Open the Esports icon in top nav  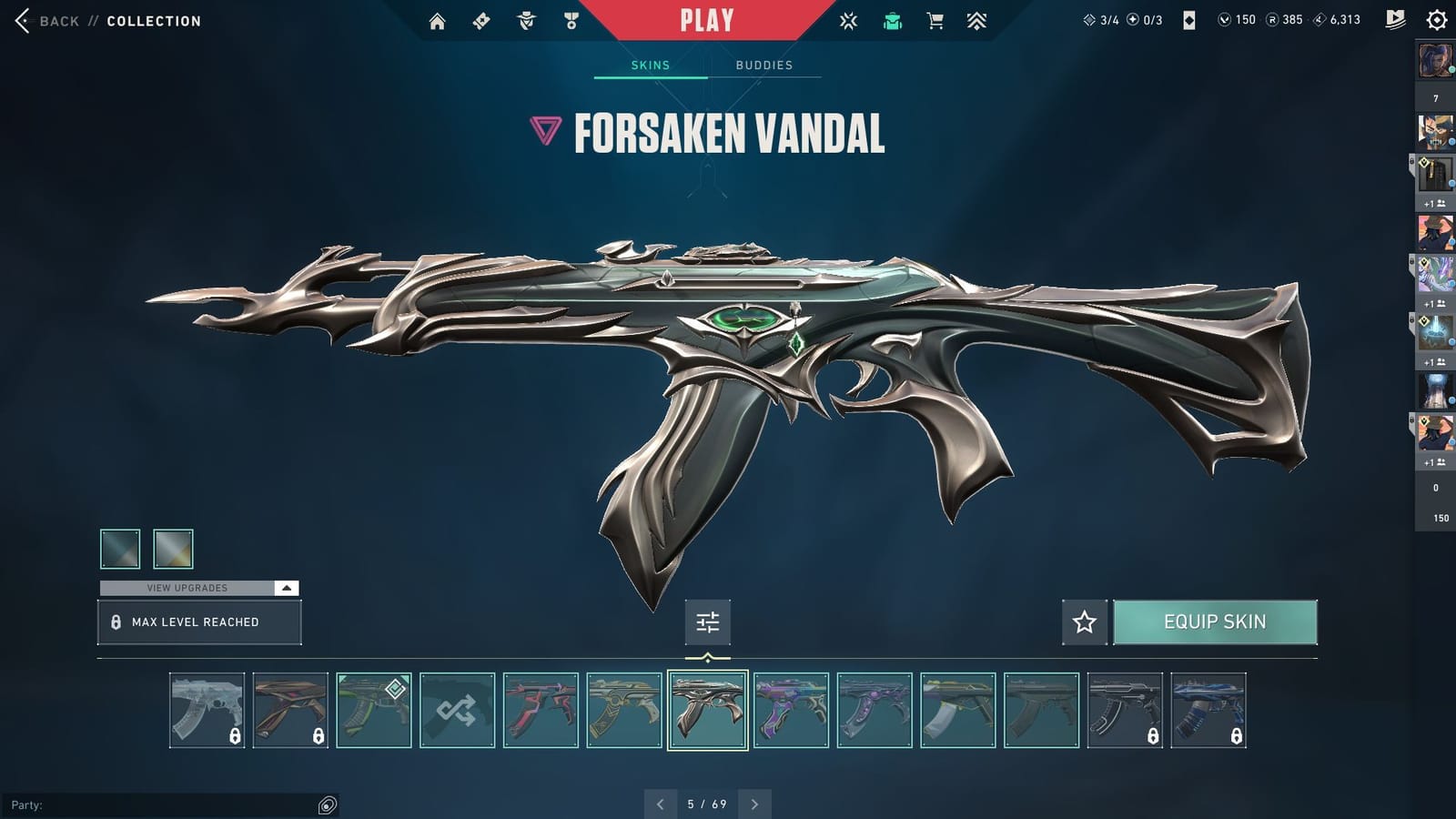pyautogui.click(x=847, y=20)
